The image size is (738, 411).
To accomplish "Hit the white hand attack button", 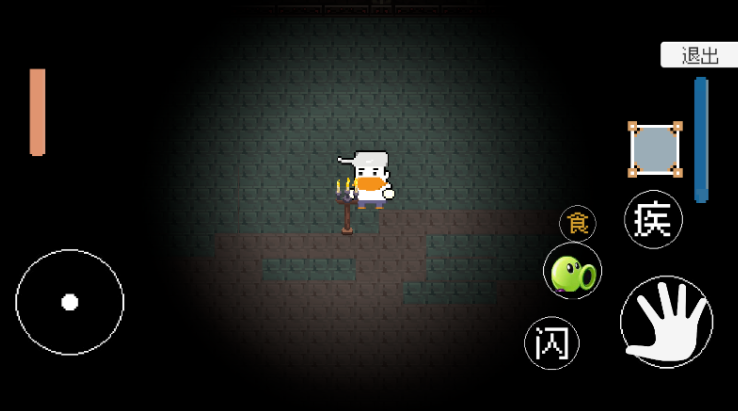I will point(666,322).
